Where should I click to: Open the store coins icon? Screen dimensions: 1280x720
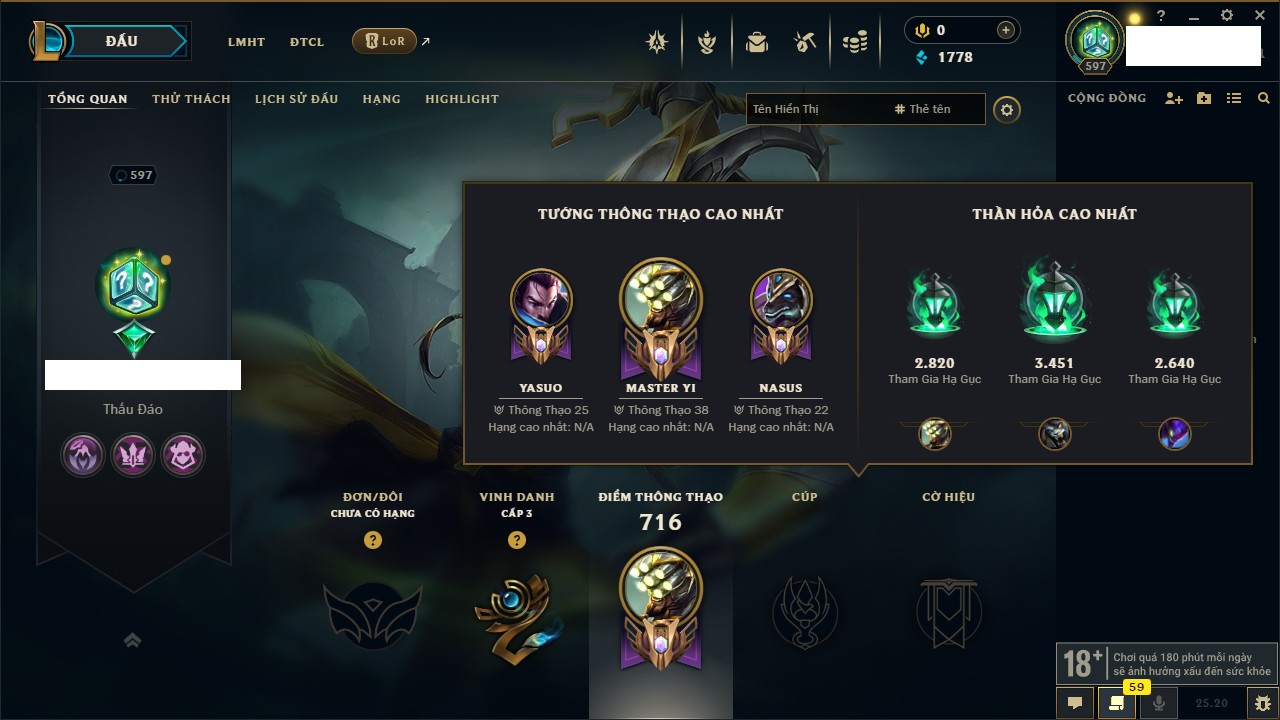coord(854,42)
